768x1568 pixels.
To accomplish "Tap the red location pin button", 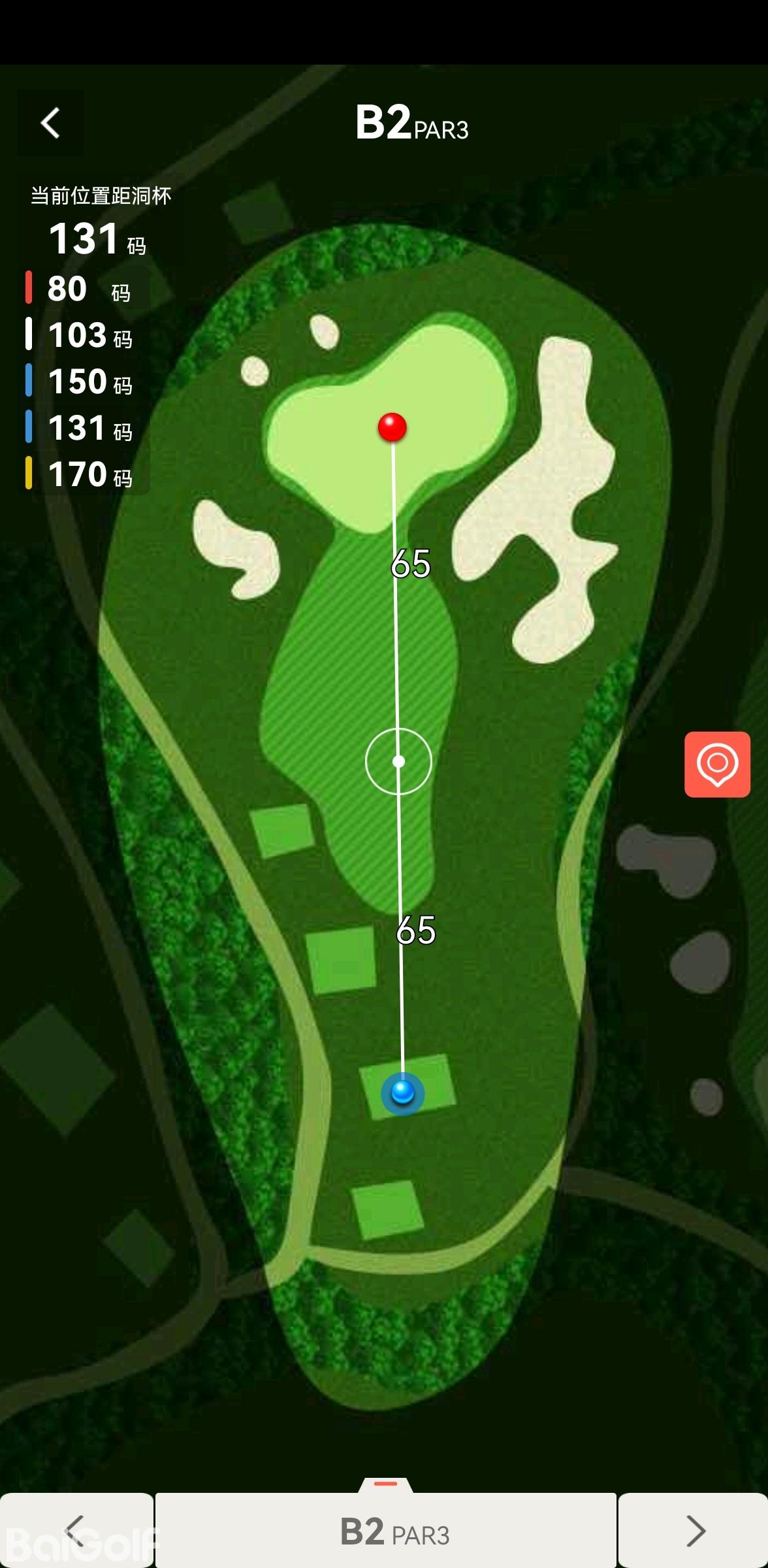I will pos(717,764).
